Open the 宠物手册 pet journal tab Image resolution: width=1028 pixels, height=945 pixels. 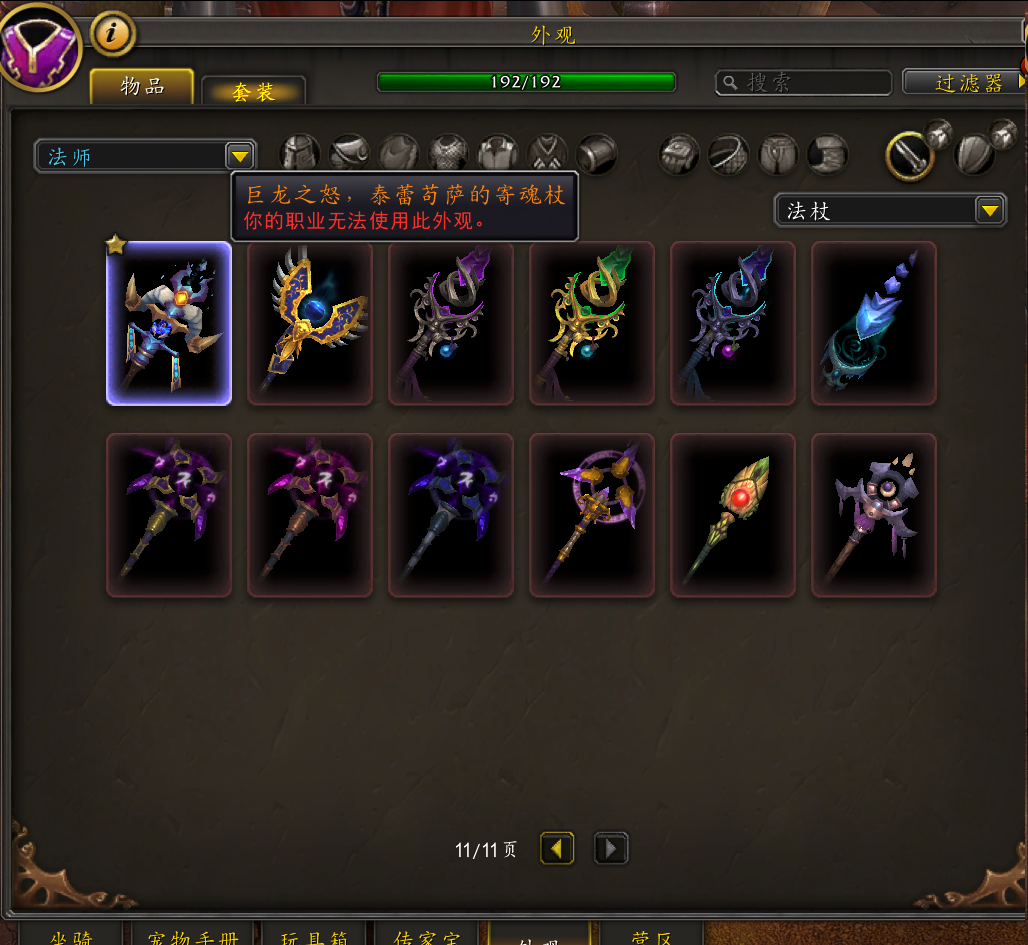[191, 937]
